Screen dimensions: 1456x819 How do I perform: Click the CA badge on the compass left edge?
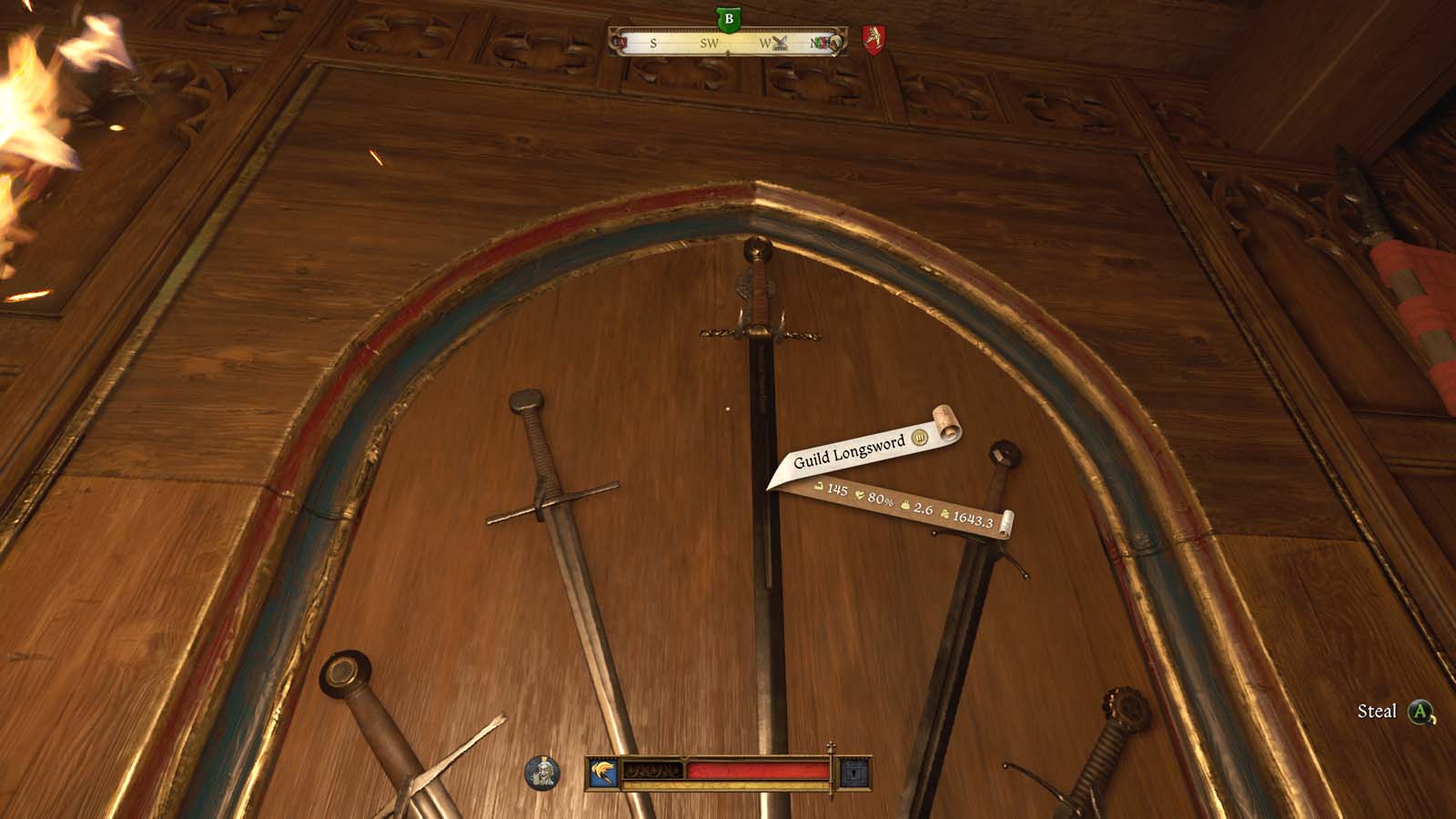click(620, 43)
